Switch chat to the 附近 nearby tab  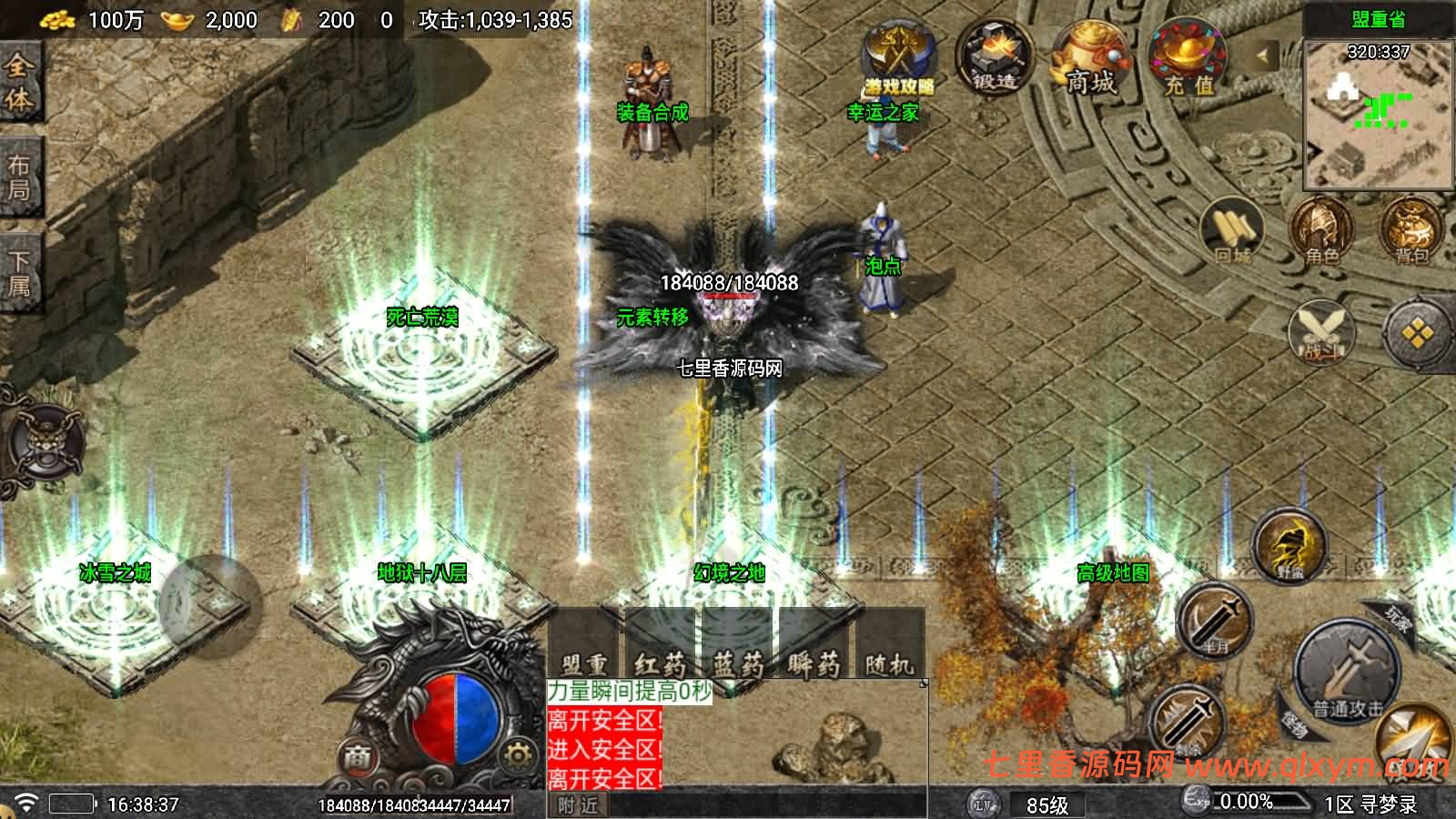(x=578, y=805)
